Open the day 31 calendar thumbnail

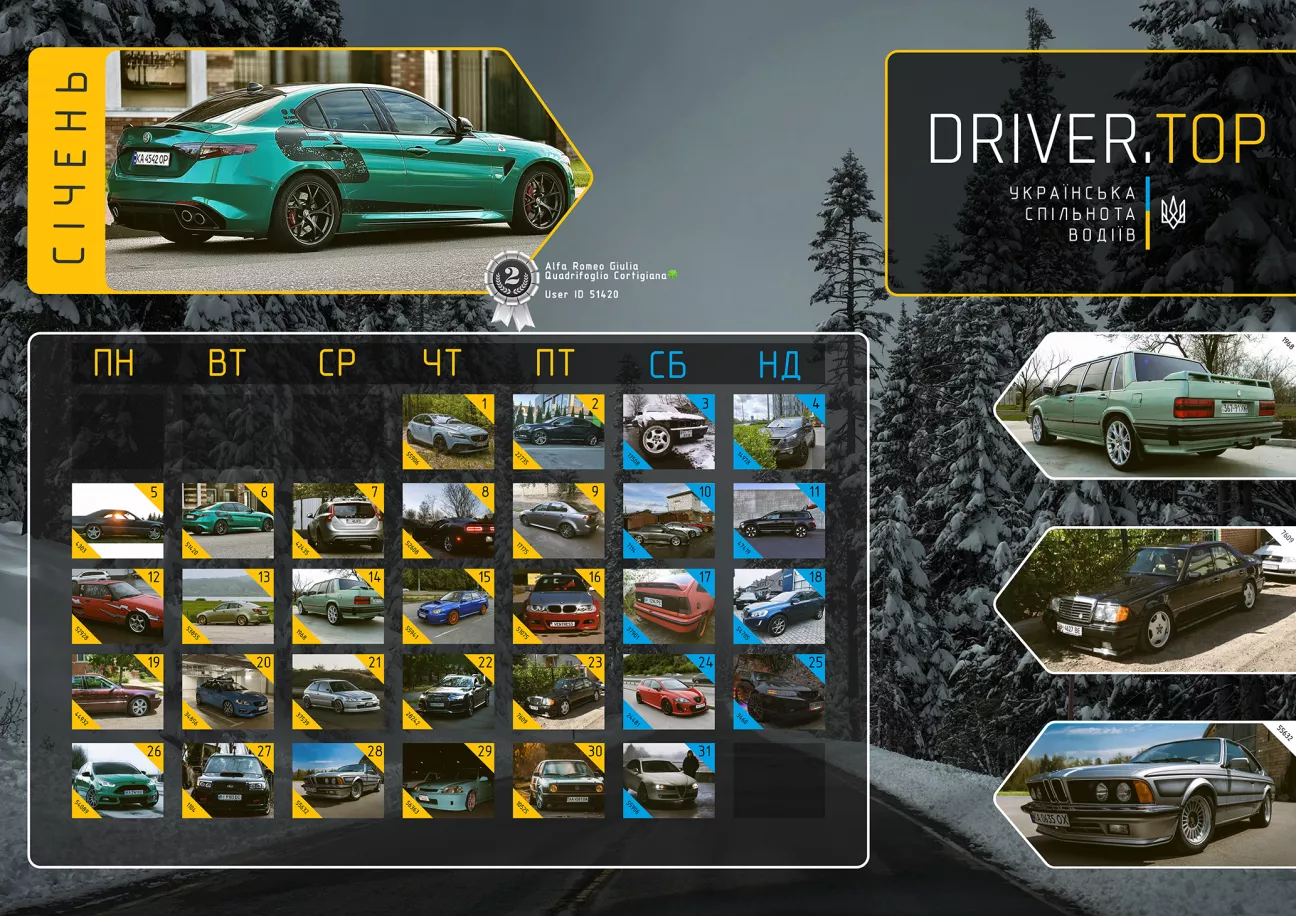(x=668, y=780)
